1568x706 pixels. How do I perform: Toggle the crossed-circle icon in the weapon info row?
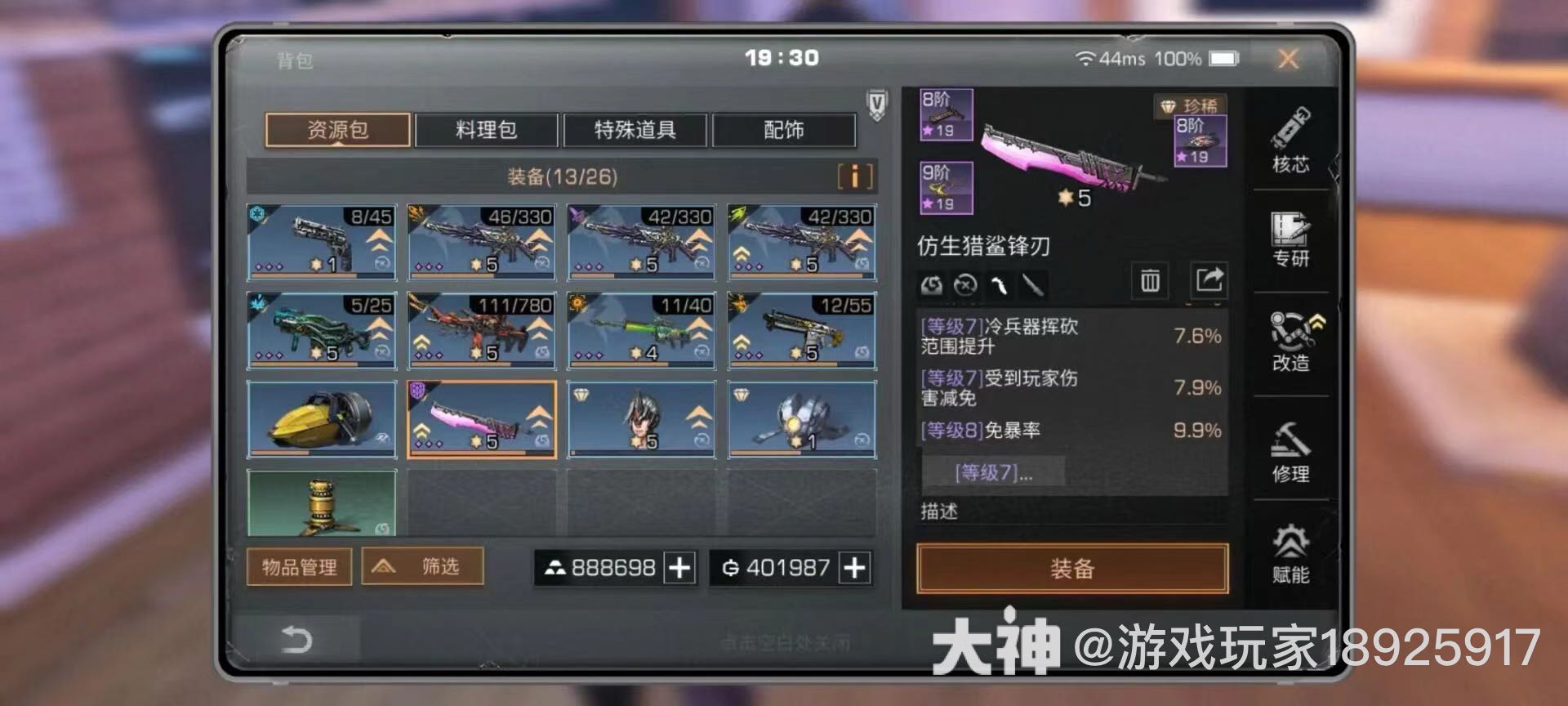tap(966, 285)
